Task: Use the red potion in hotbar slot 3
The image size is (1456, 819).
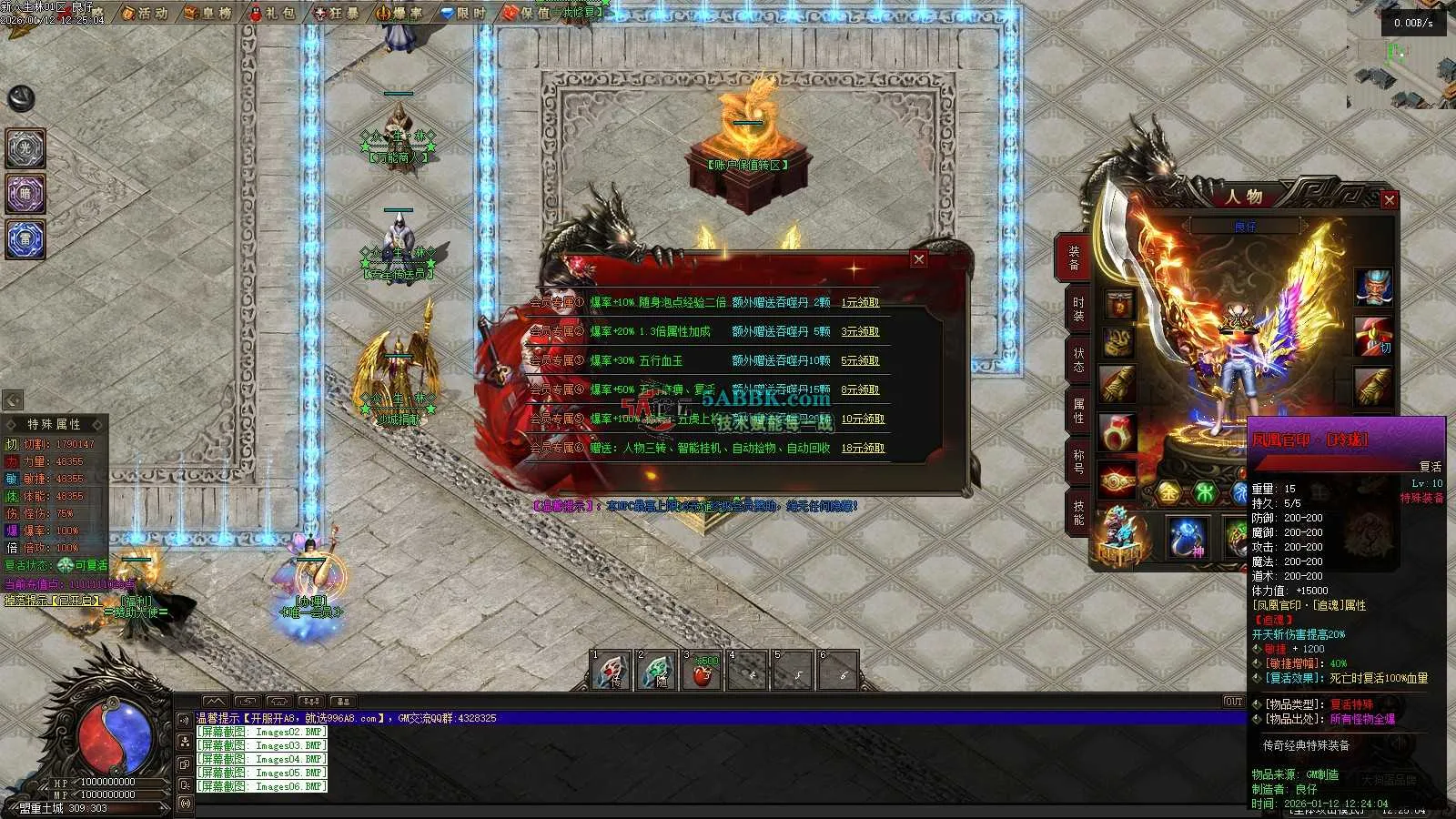Action: pos(702,672)
